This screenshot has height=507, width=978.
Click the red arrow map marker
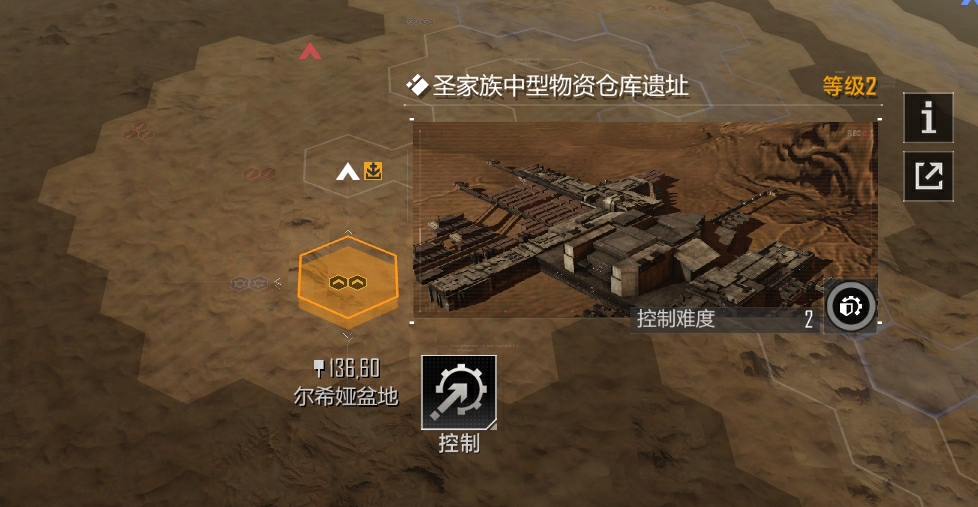tap(310, 51)
